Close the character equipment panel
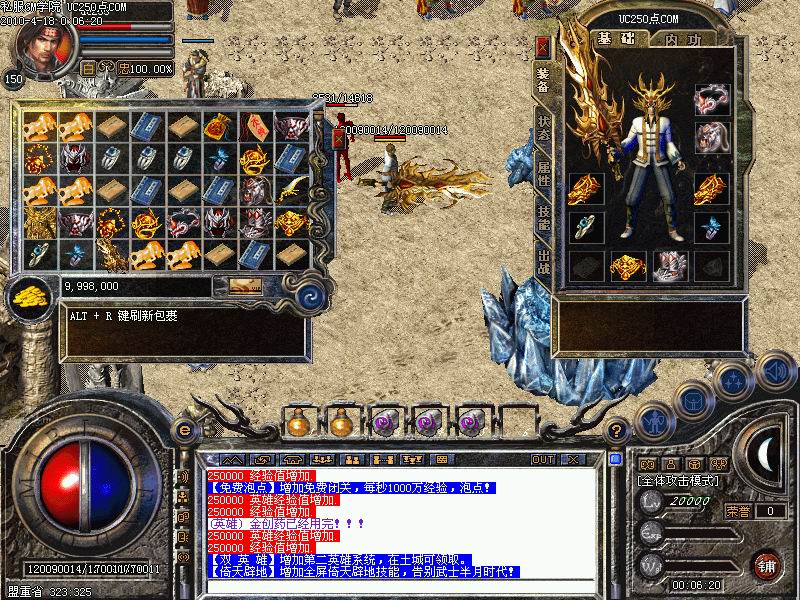 (x=543, y=47)
